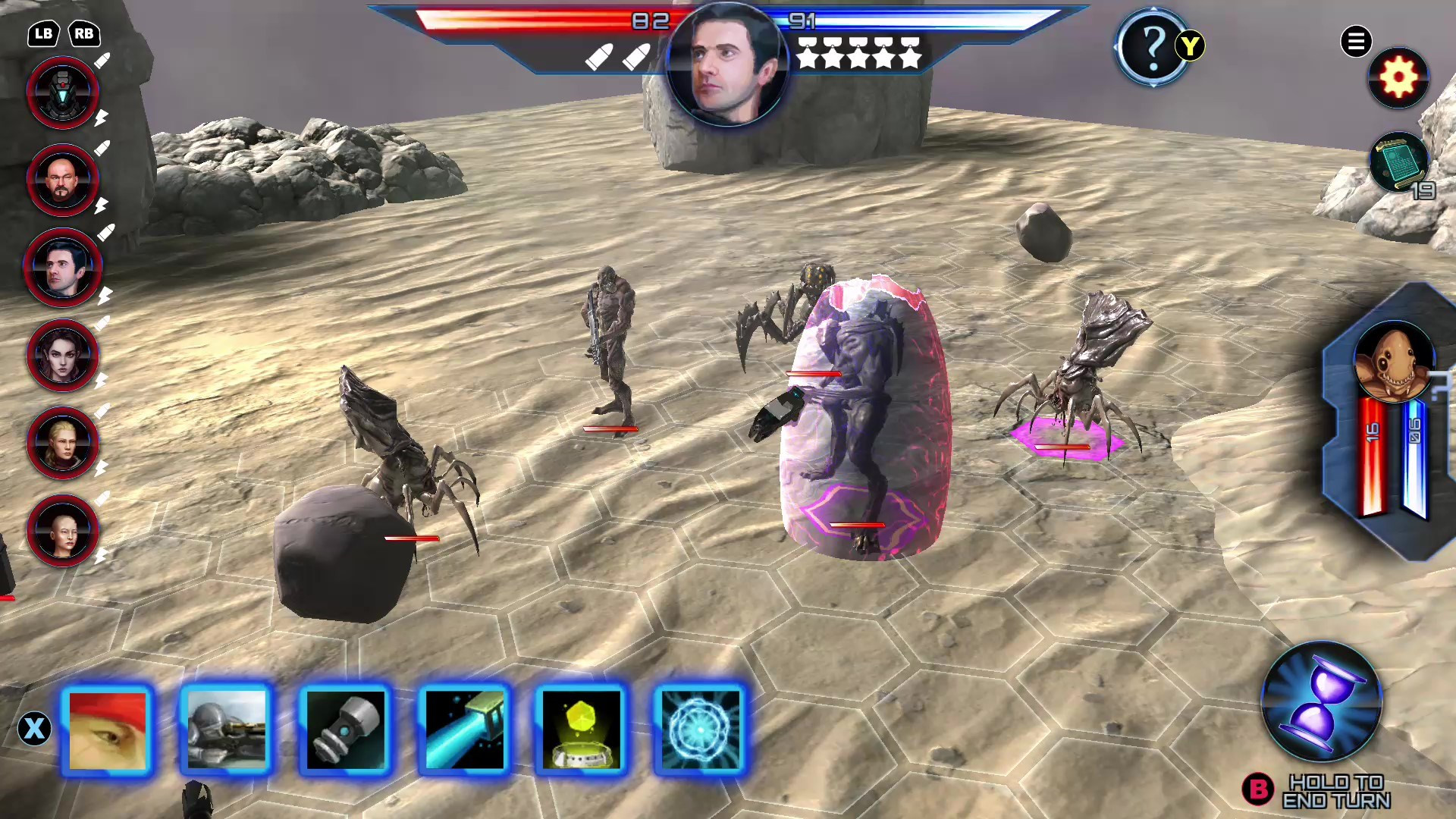Fire the cyan laser beam ability
The height and width of the screenshot is (819, 1456).
(464, 730)
